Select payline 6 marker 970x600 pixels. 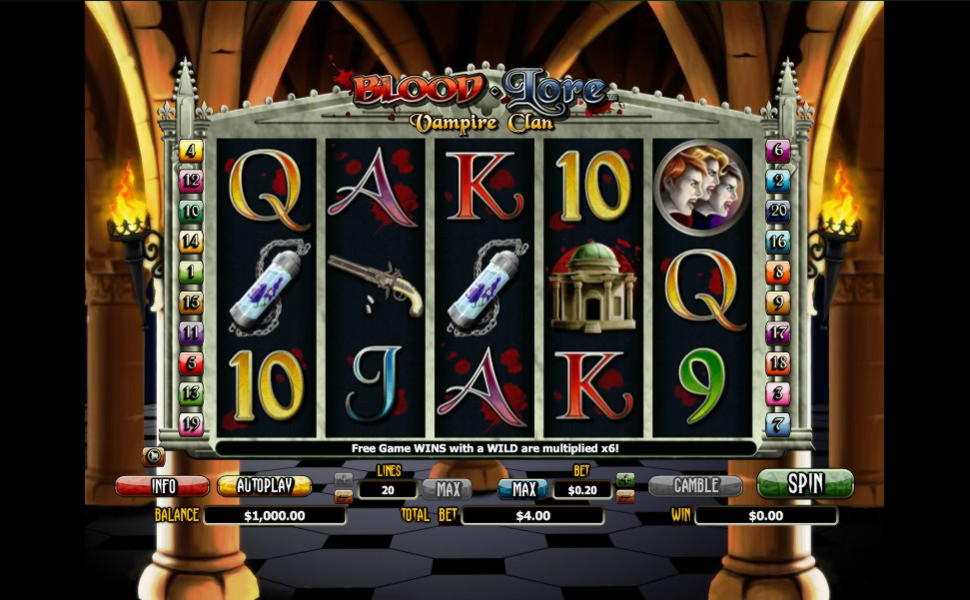tap(778, 151)
